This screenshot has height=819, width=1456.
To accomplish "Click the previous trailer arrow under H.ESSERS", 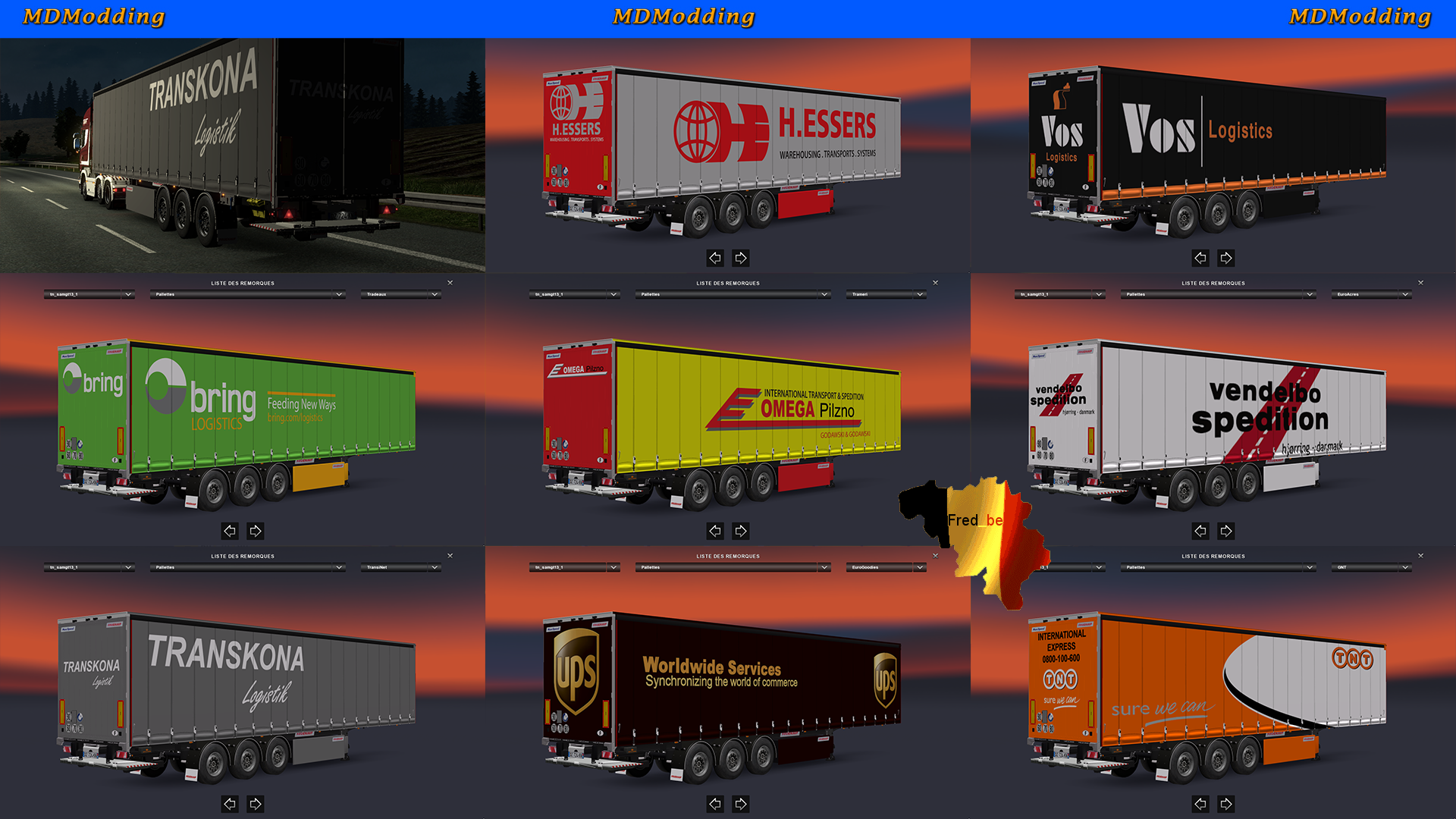I will [x=714, y=258].
